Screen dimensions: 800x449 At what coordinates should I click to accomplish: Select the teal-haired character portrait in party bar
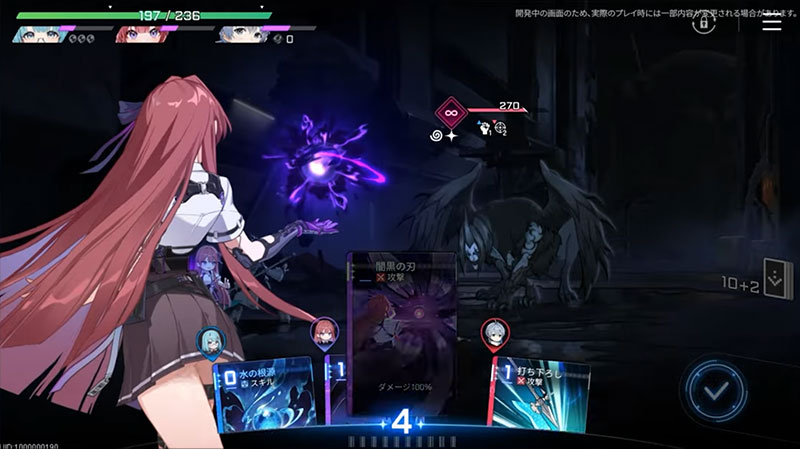(x=33, y=35)
